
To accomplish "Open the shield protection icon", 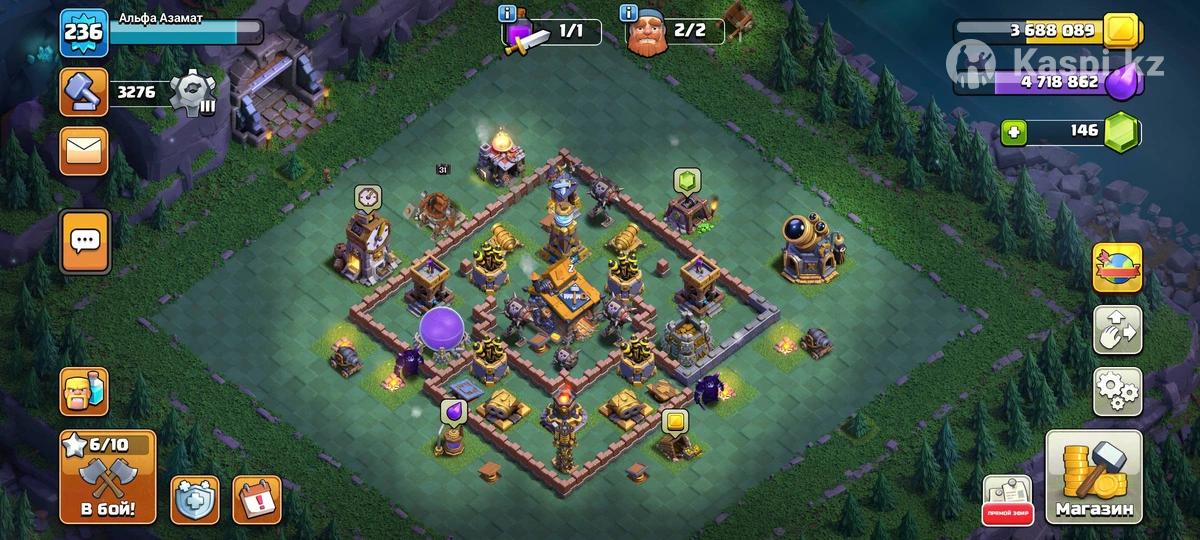I will click(x=195, y=498).
